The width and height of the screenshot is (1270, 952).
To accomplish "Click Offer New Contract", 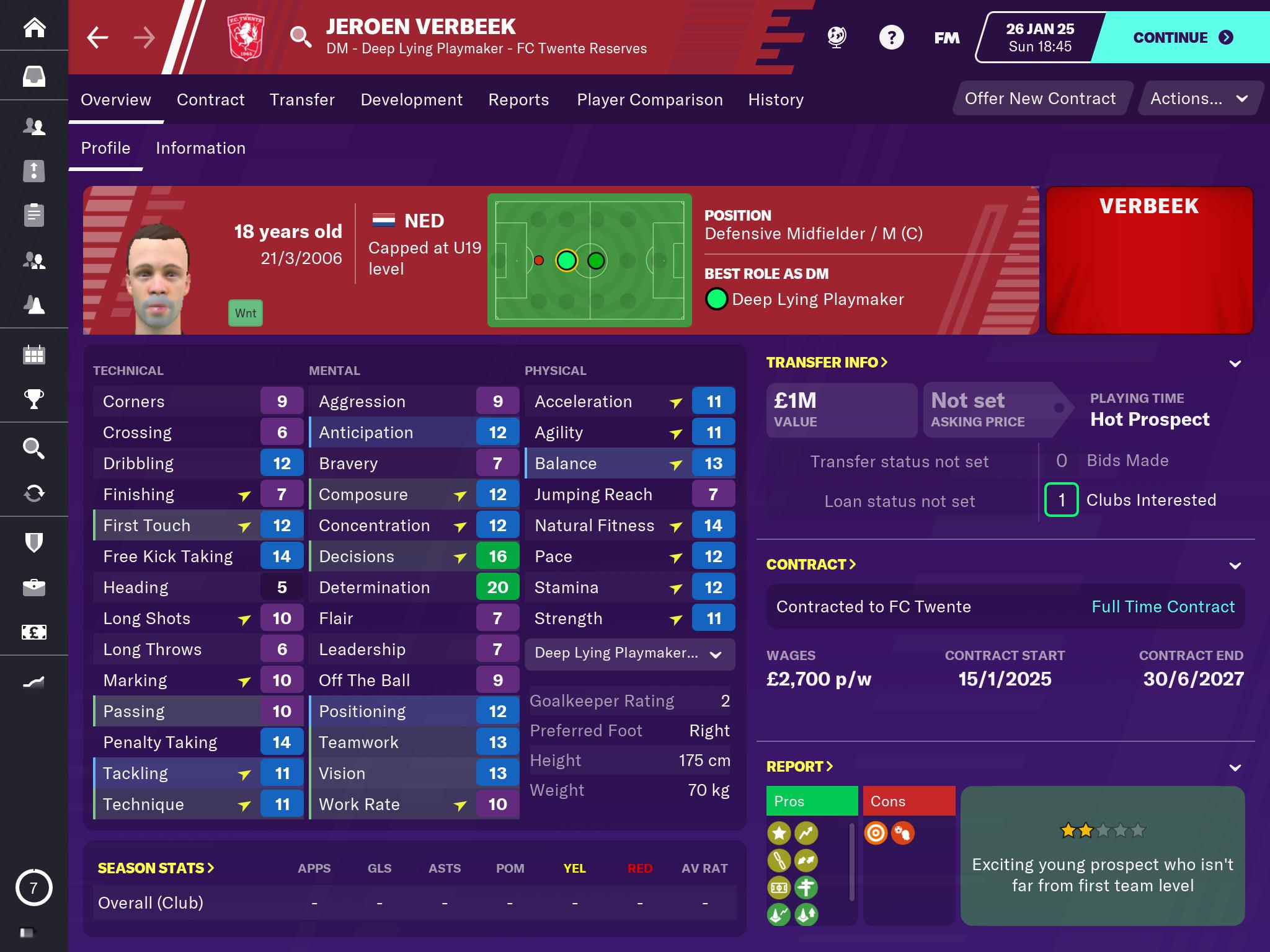I will pos(1041,98).
